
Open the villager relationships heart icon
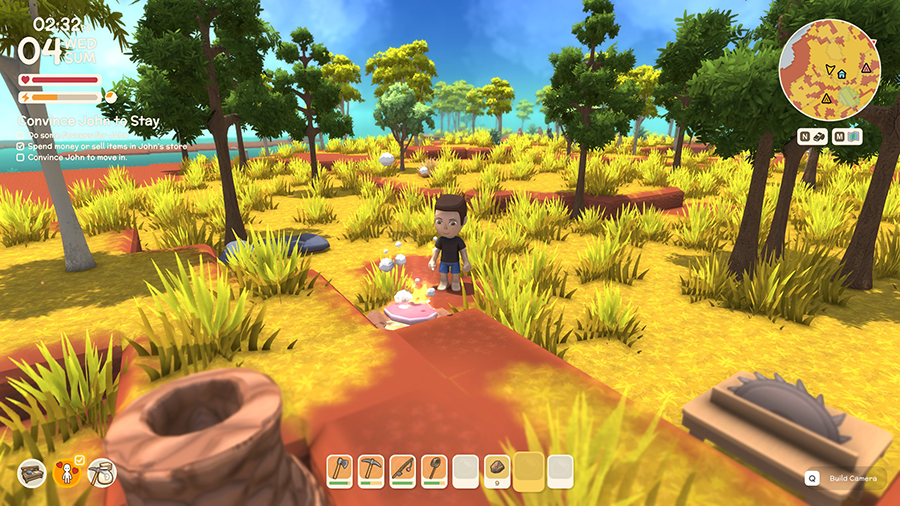68,473
